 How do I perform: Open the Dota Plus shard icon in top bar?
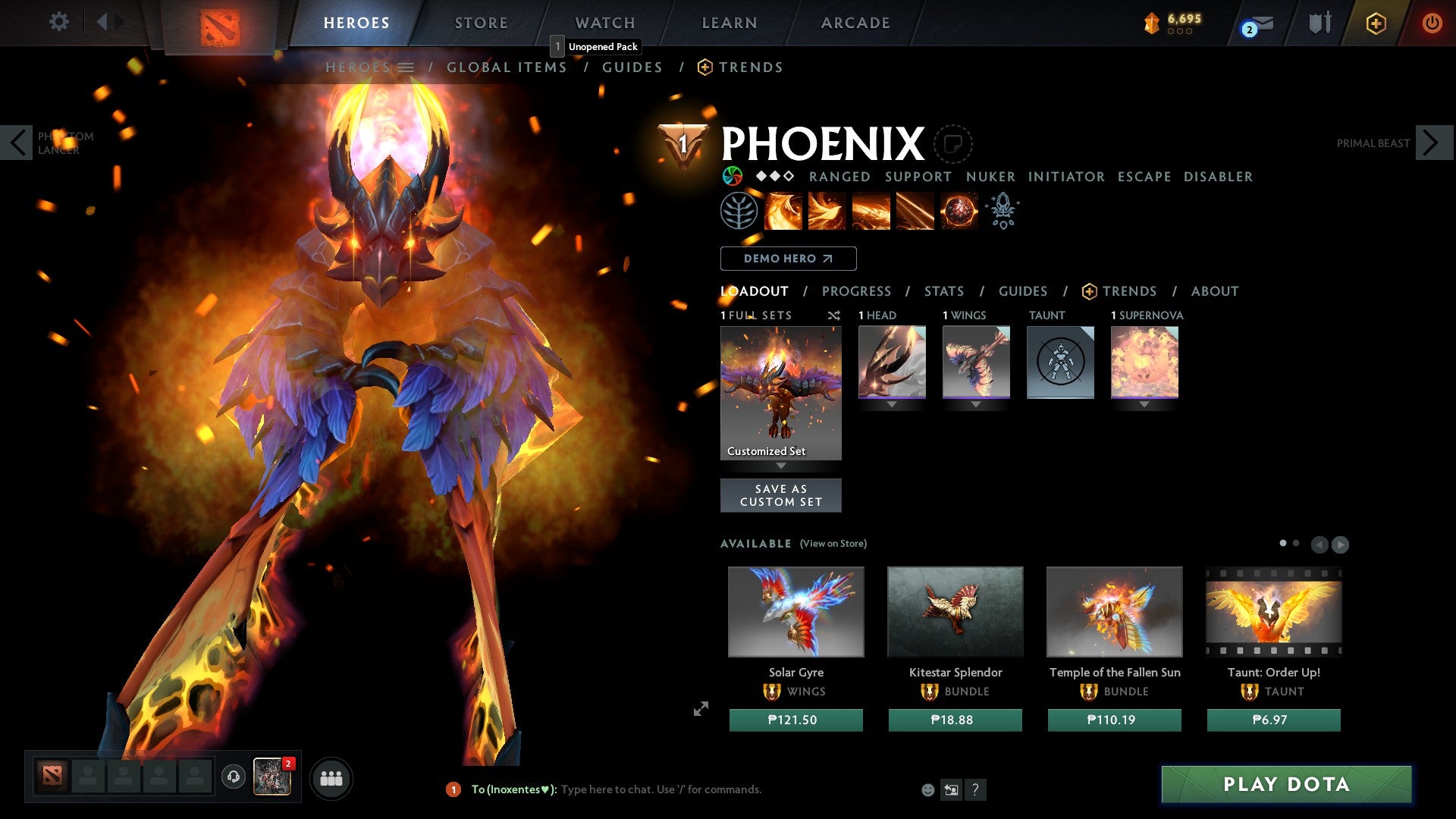tap(1150, 23)
